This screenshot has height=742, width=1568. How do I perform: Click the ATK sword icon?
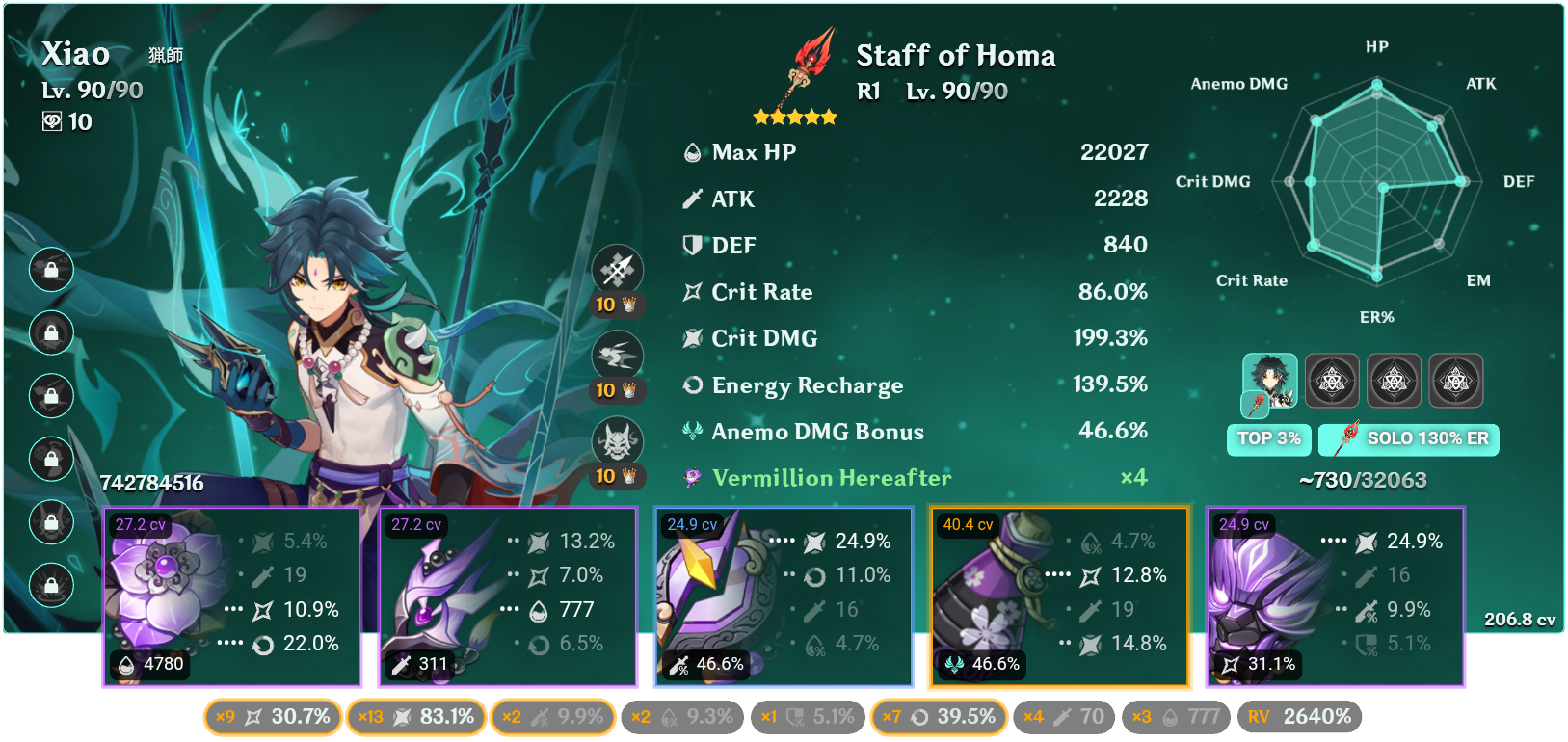[690, 199]
